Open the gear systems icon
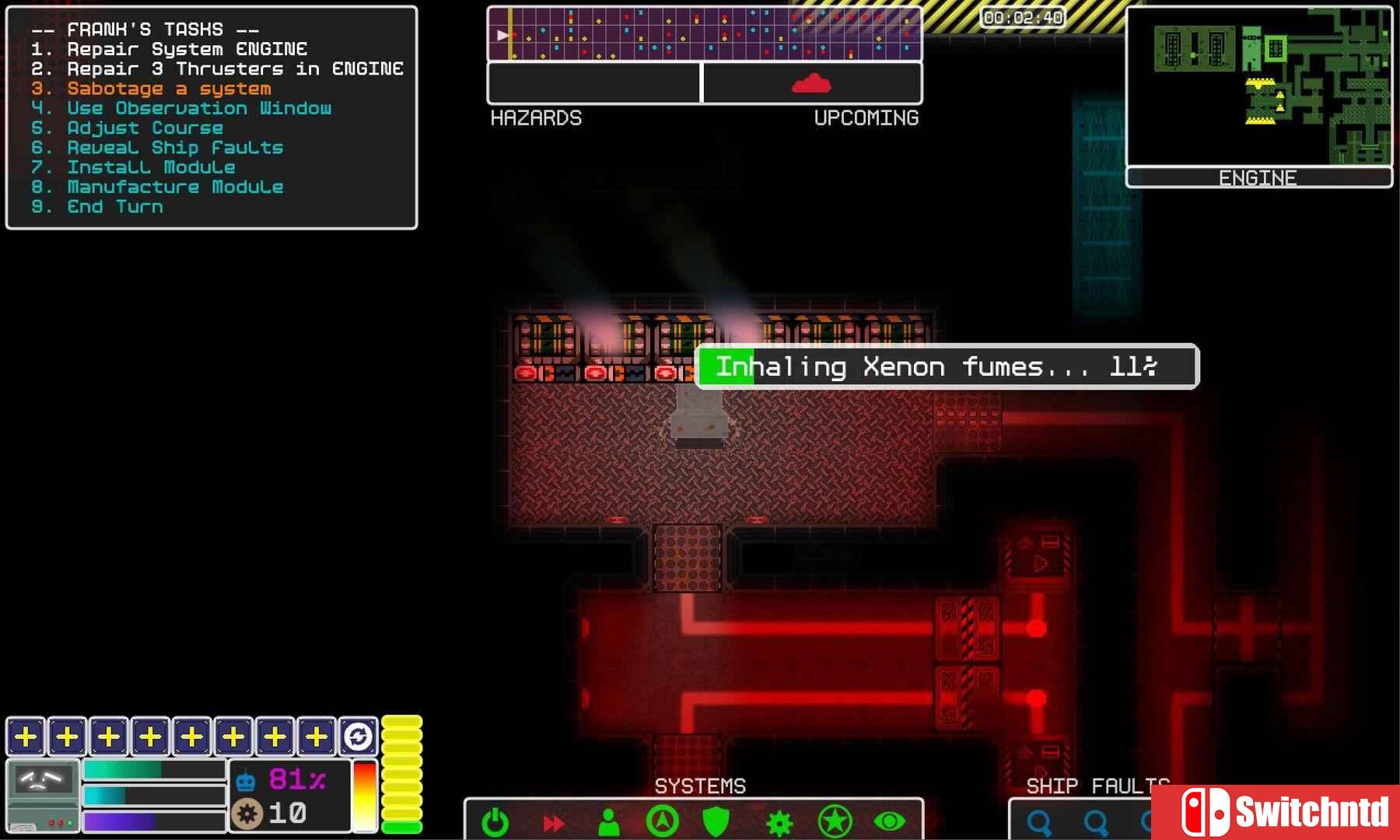 click(x=779, y=821)
